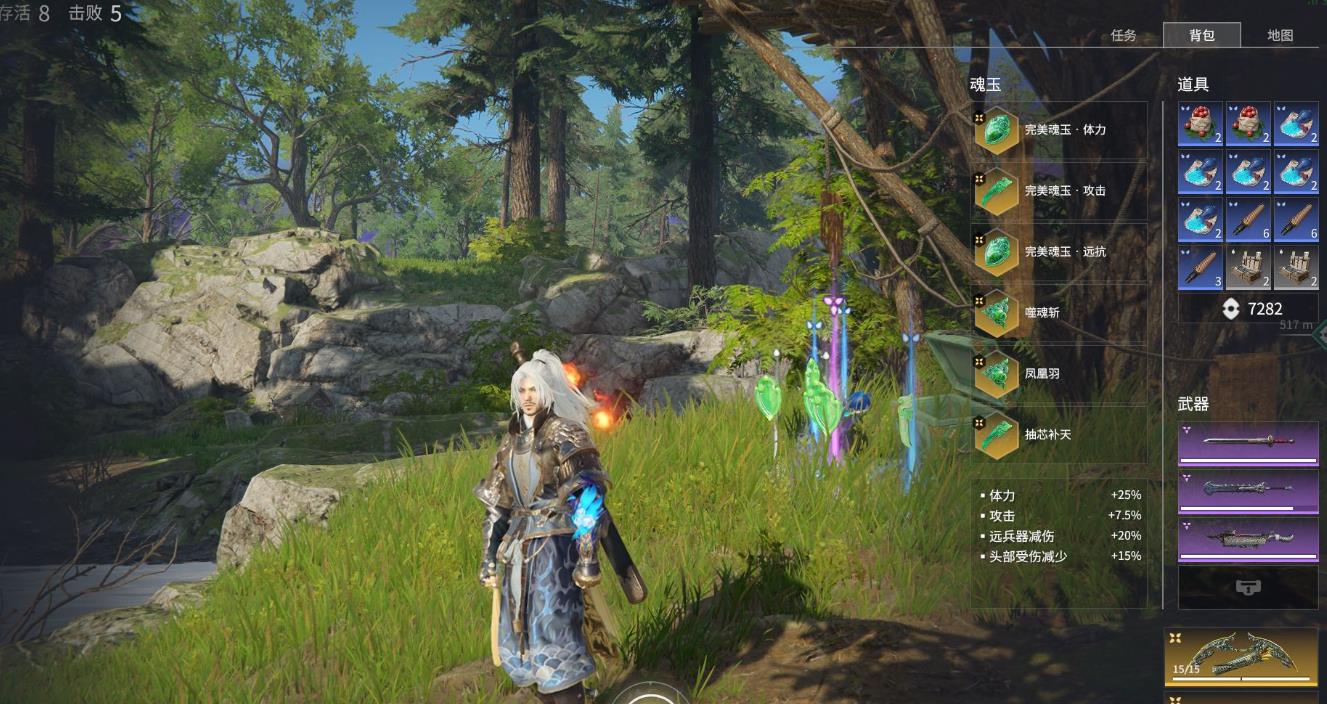Select the 完美魂玉·体力 soul jade
This screenshot has height=704, width=1327.
tap(1059, 131)
